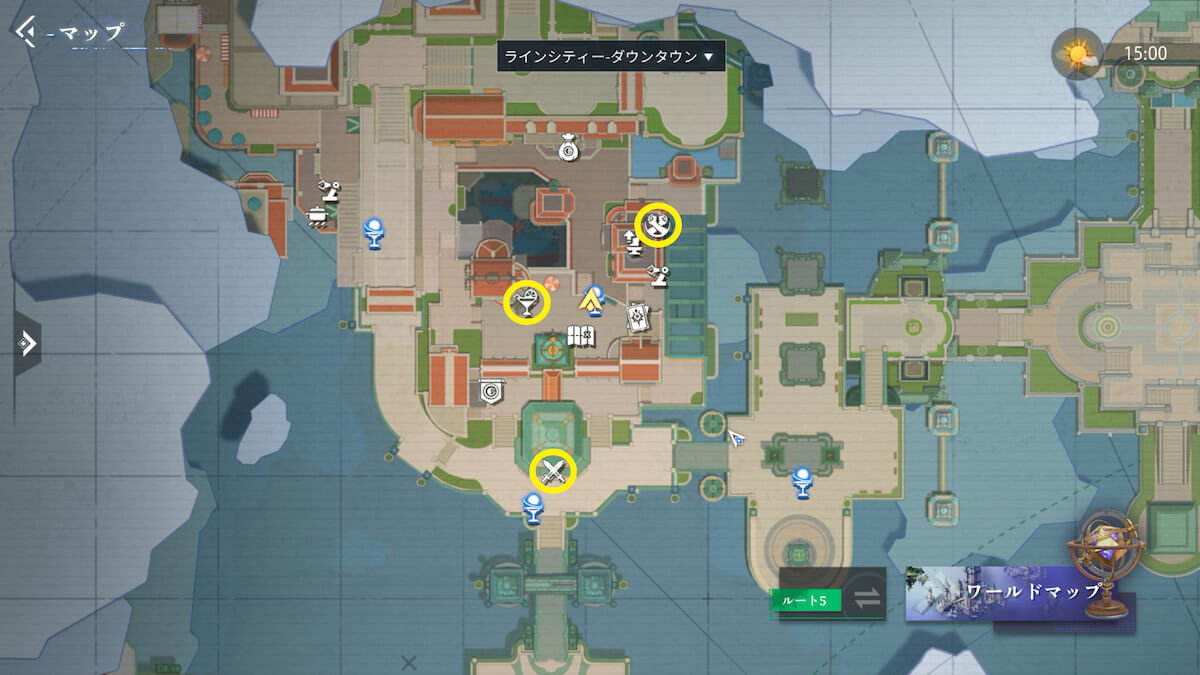Click the robot arm marker beside the cooking pot
This screenshot has height=675, width=1200.
(x=329, y=188)
